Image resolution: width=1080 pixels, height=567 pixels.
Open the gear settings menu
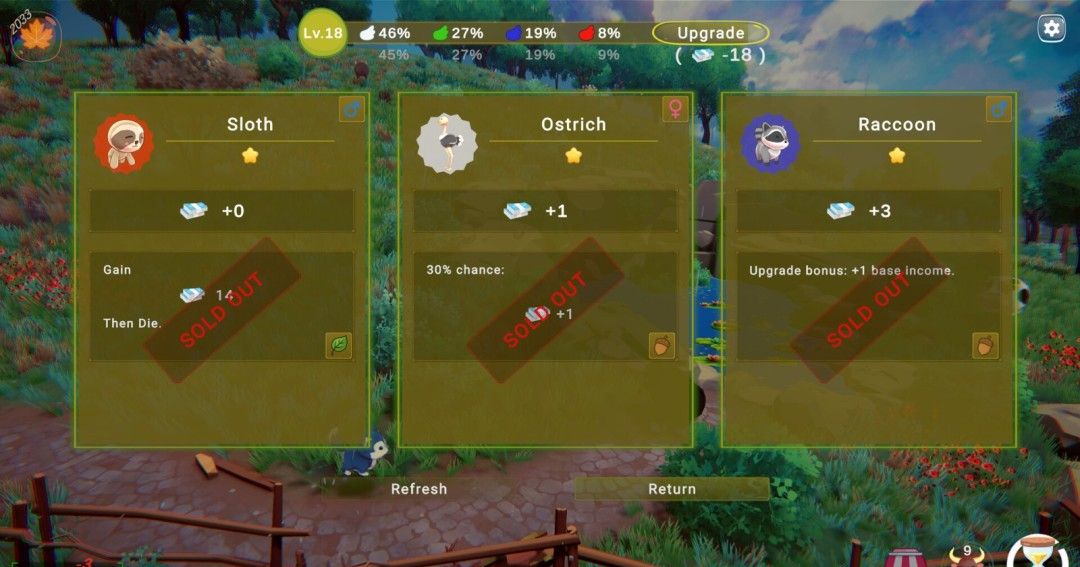click(x=1051, y=28)
